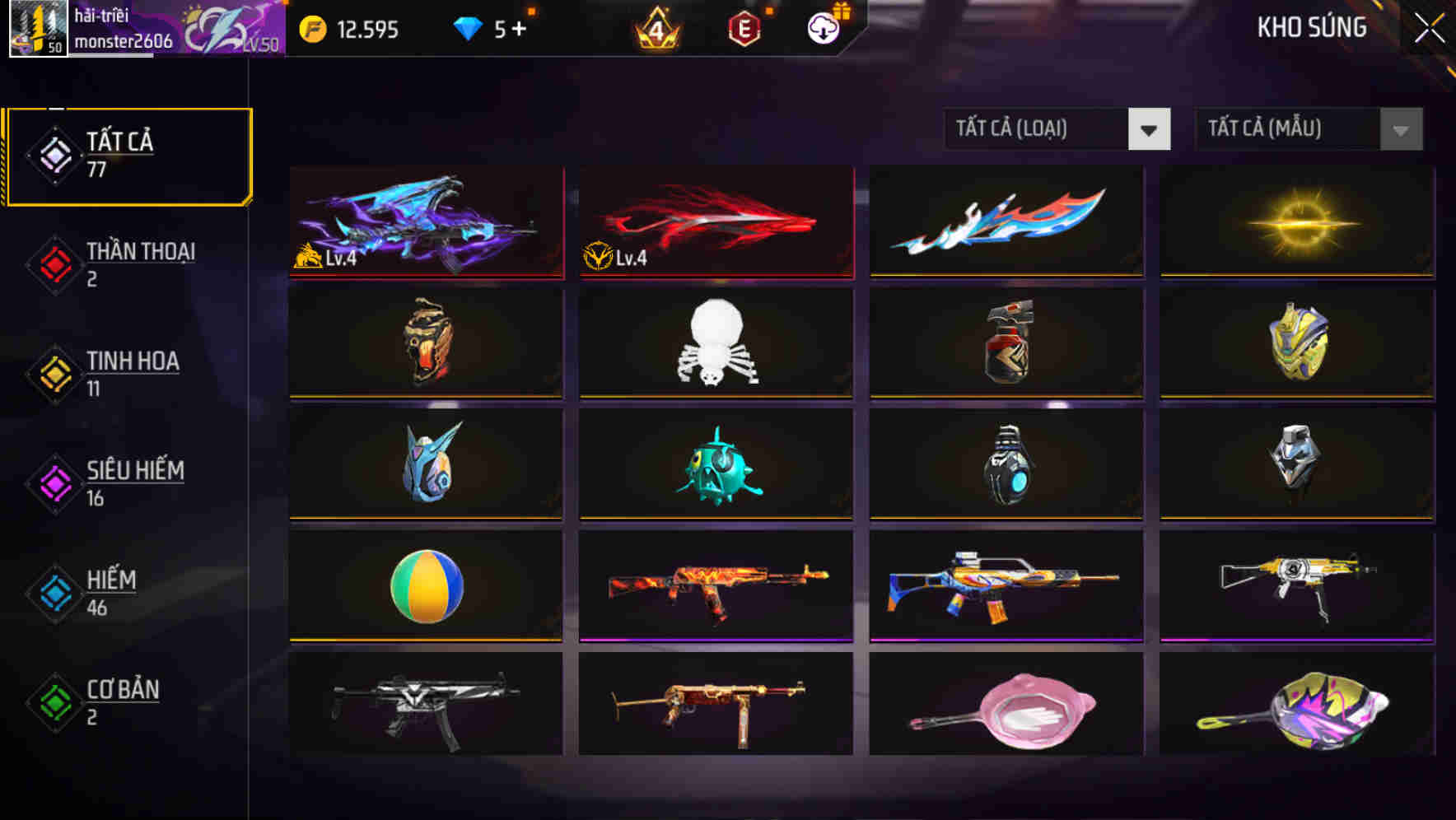The width and height of the screenshot is (1456, 820).
Task: Open the cloud download gift icon
Action: [824, 30]
